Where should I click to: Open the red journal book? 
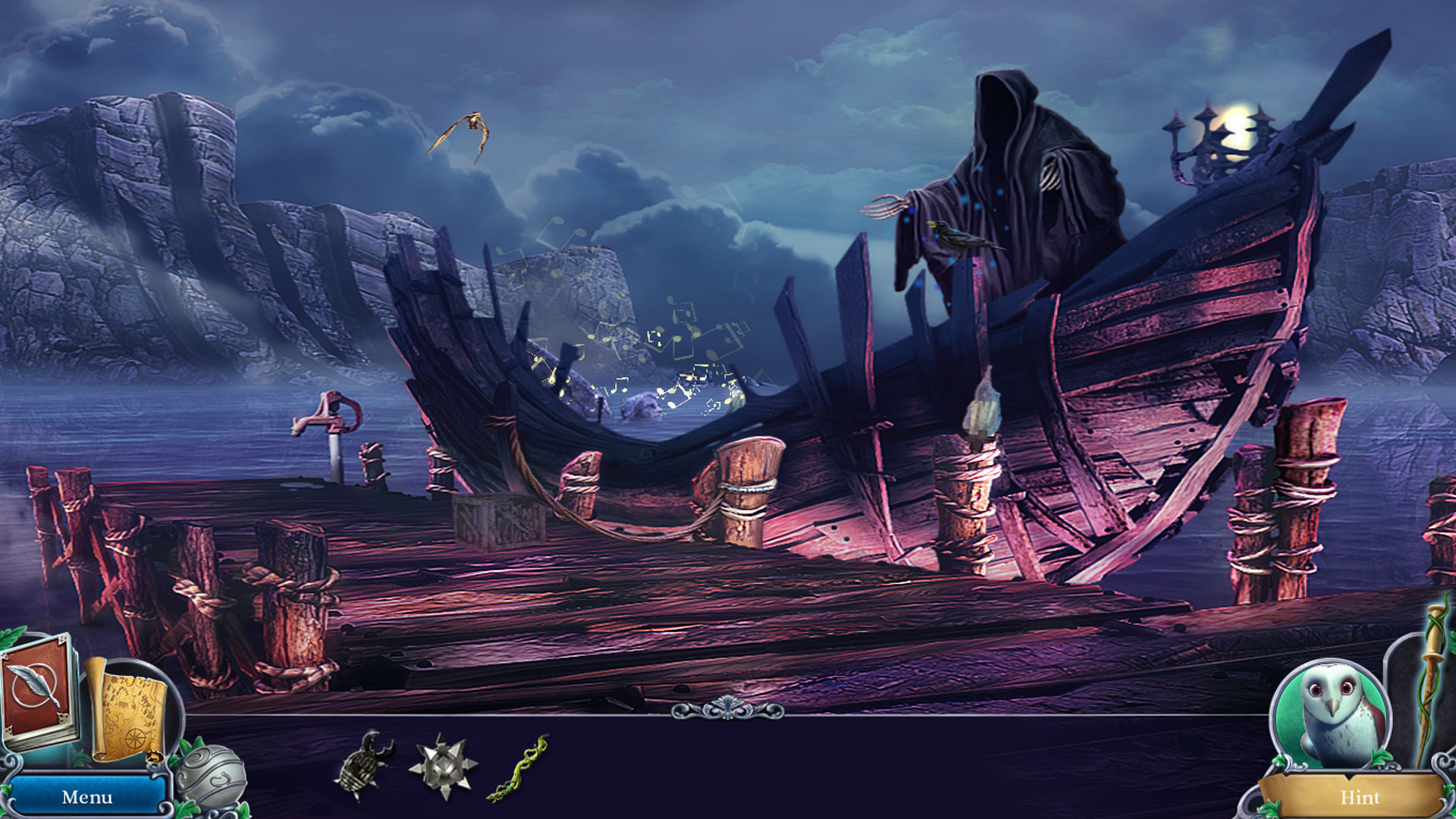pos(38,692)
